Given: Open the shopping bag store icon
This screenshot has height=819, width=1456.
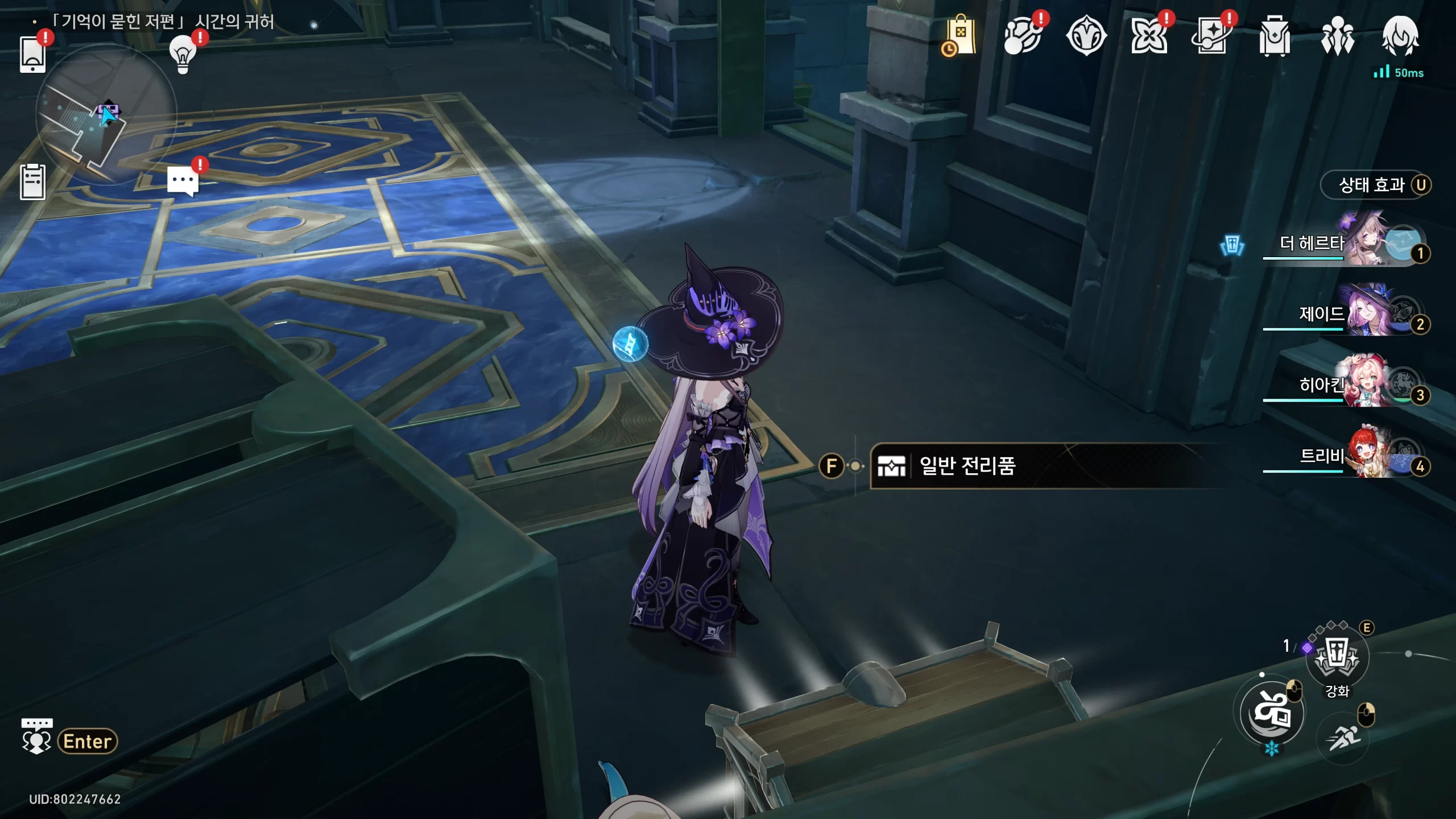Looking at the screenshot, I should click(x=960, y=36).
